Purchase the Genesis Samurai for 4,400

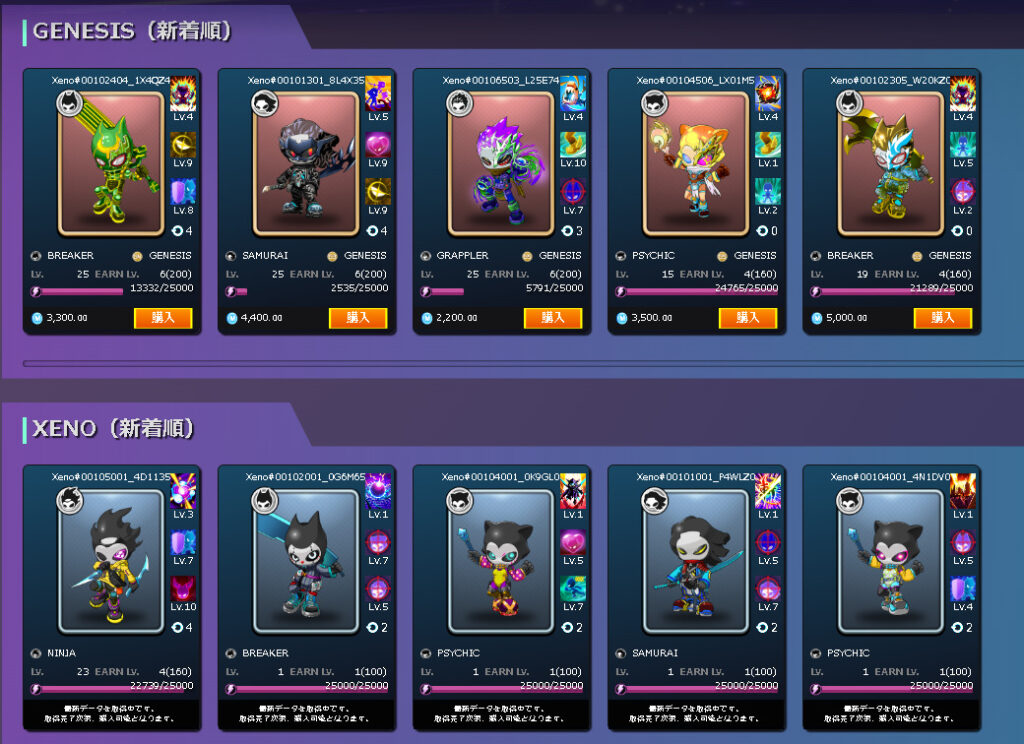coord(357,318)
